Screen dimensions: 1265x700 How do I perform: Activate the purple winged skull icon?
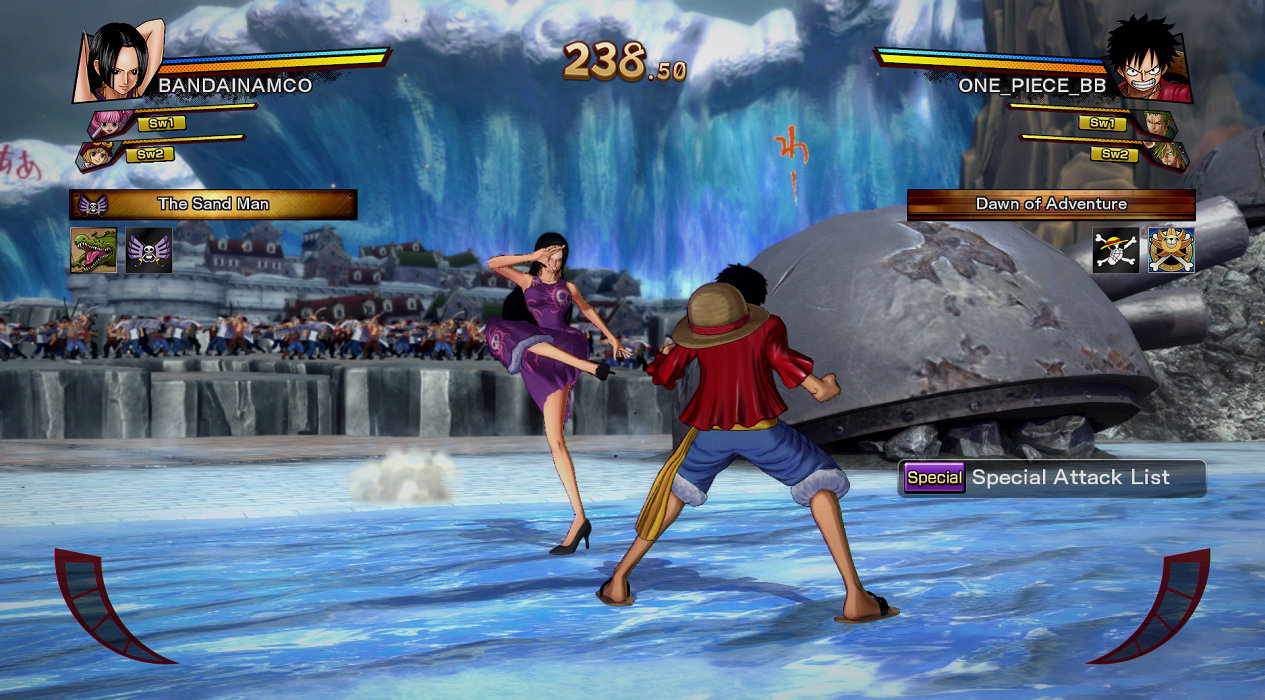pyautogui.click(x=149, y=250)
